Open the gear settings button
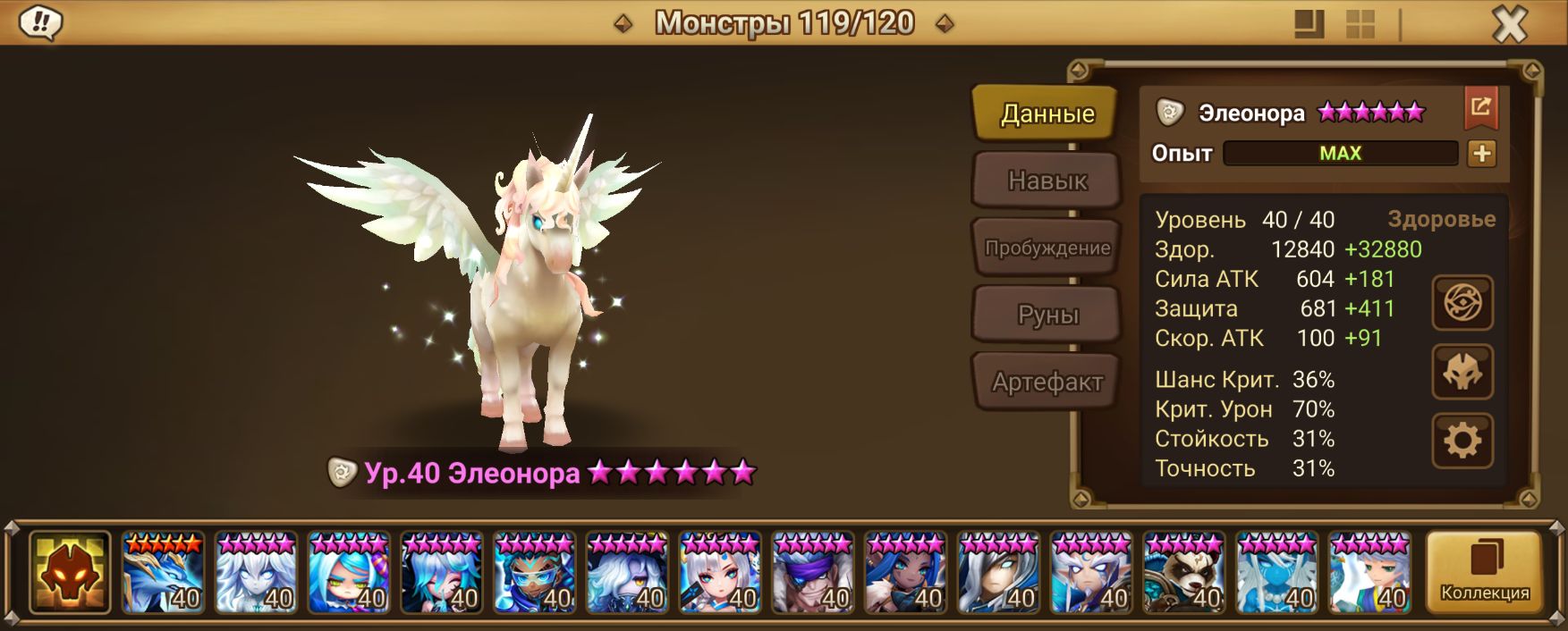Screen dimensions: 1568x631 tap(1462, 441)
